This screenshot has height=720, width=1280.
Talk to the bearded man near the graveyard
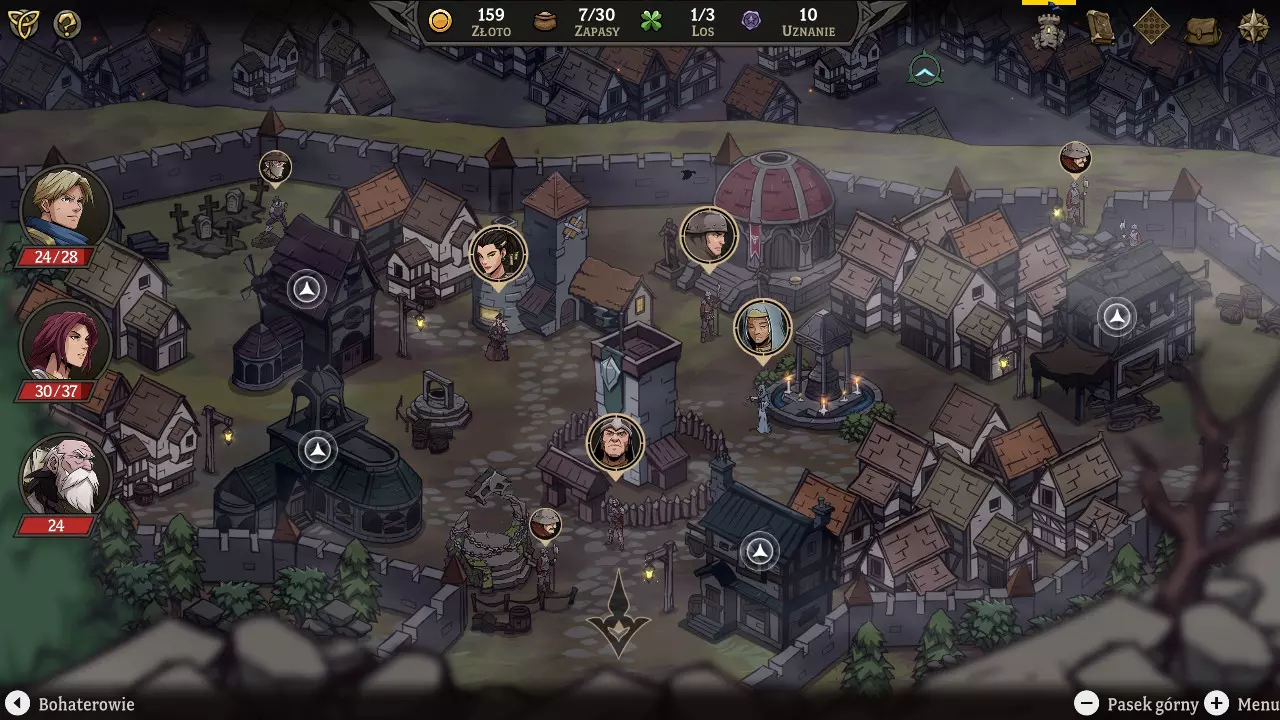coord(275,166)
